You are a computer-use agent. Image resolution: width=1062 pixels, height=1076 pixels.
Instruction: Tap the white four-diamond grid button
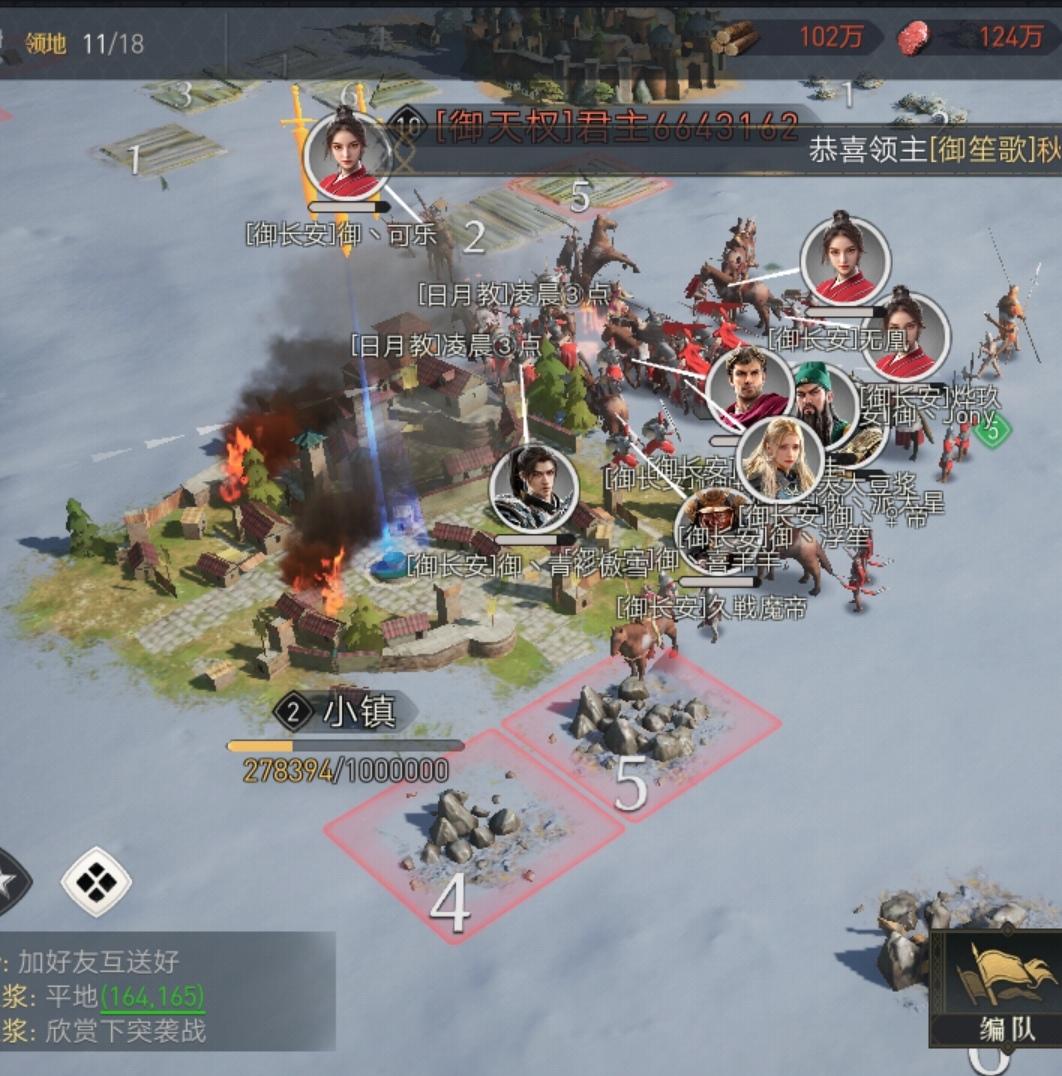click(96, 883)
